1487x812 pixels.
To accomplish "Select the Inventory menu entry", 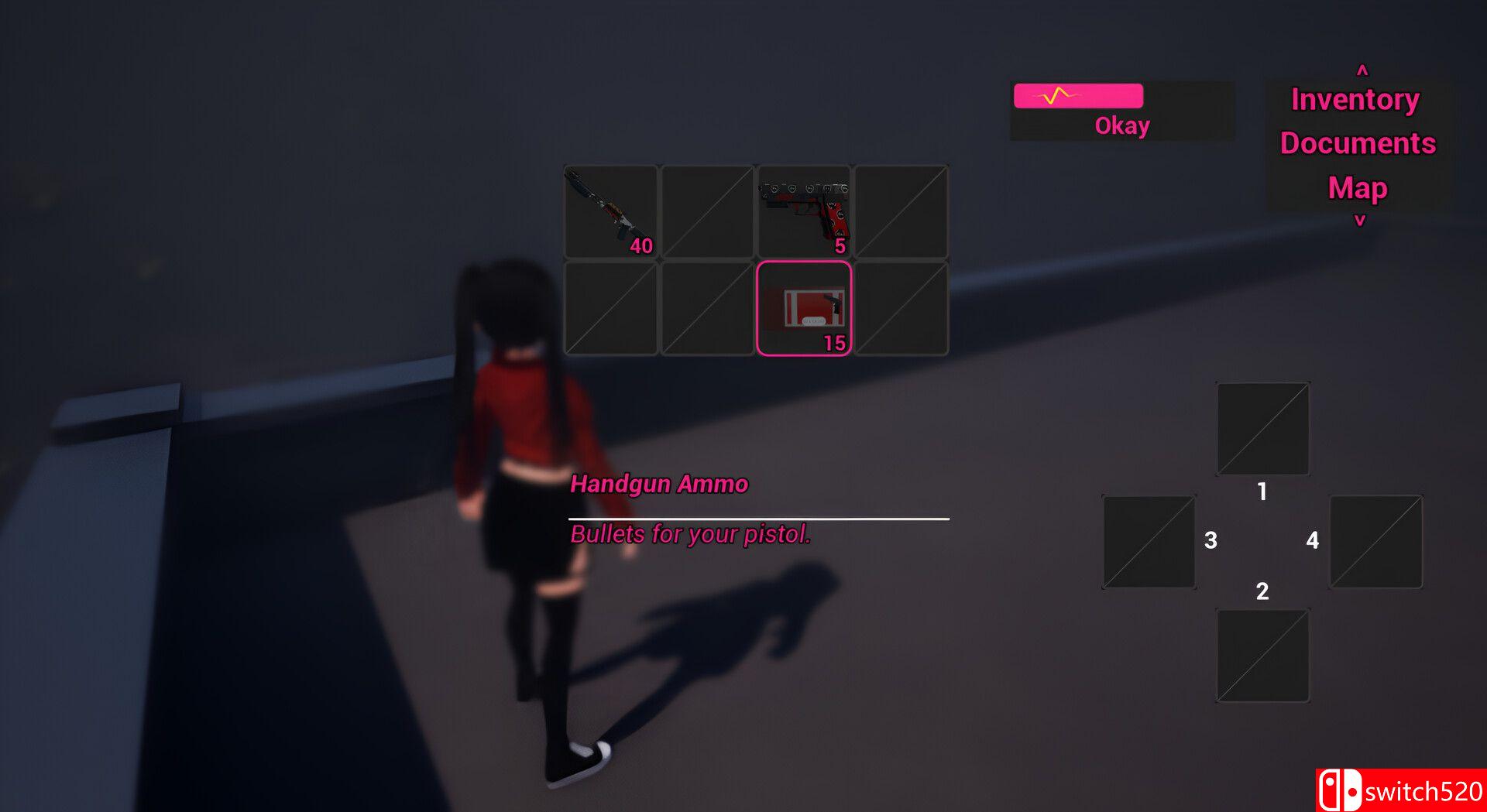I will (1355, 98).
